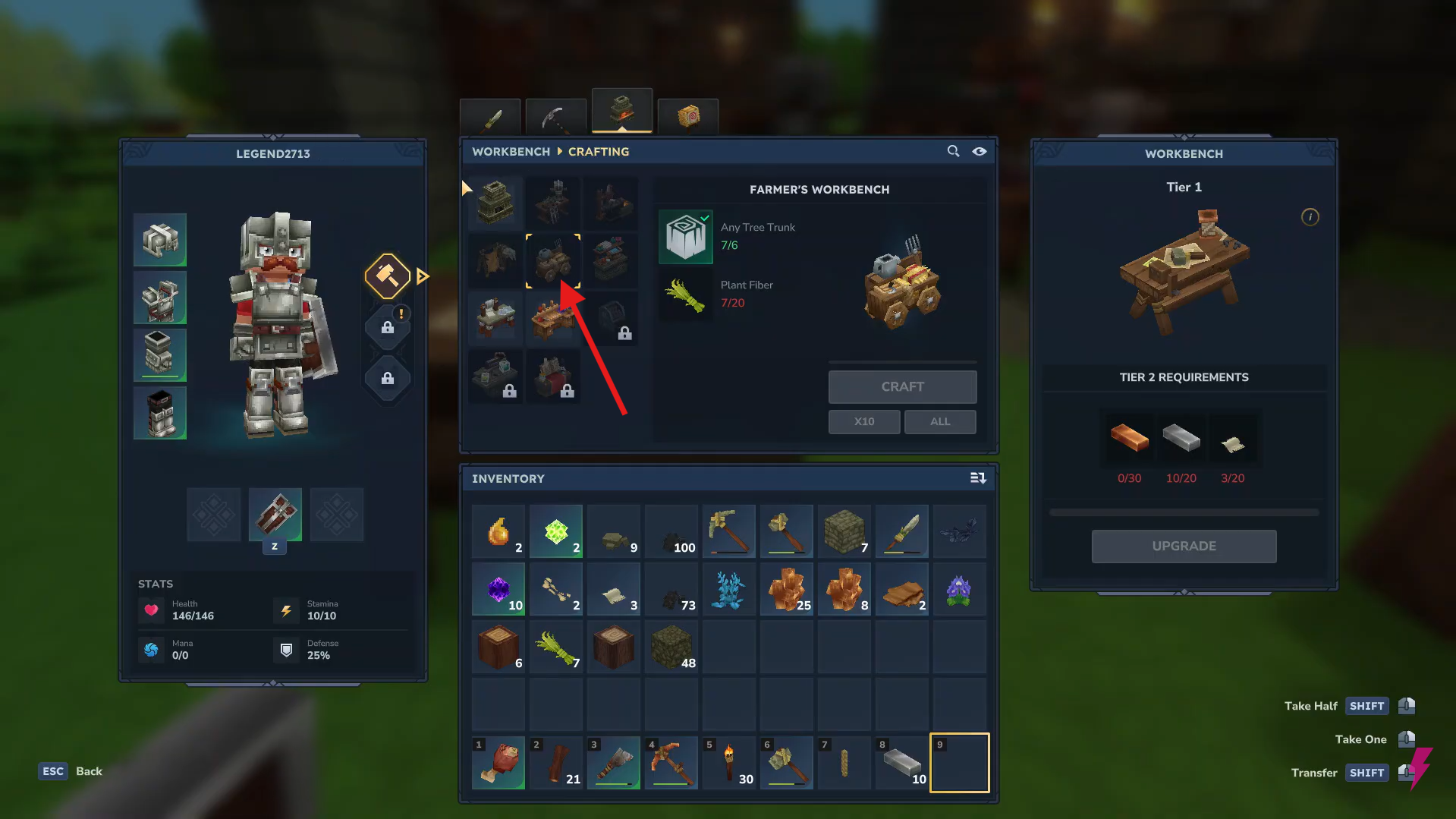The height and width of the screenshot is (819, 1456).
Task: Open the target dummy crafting tab
Action: point(687,116)
